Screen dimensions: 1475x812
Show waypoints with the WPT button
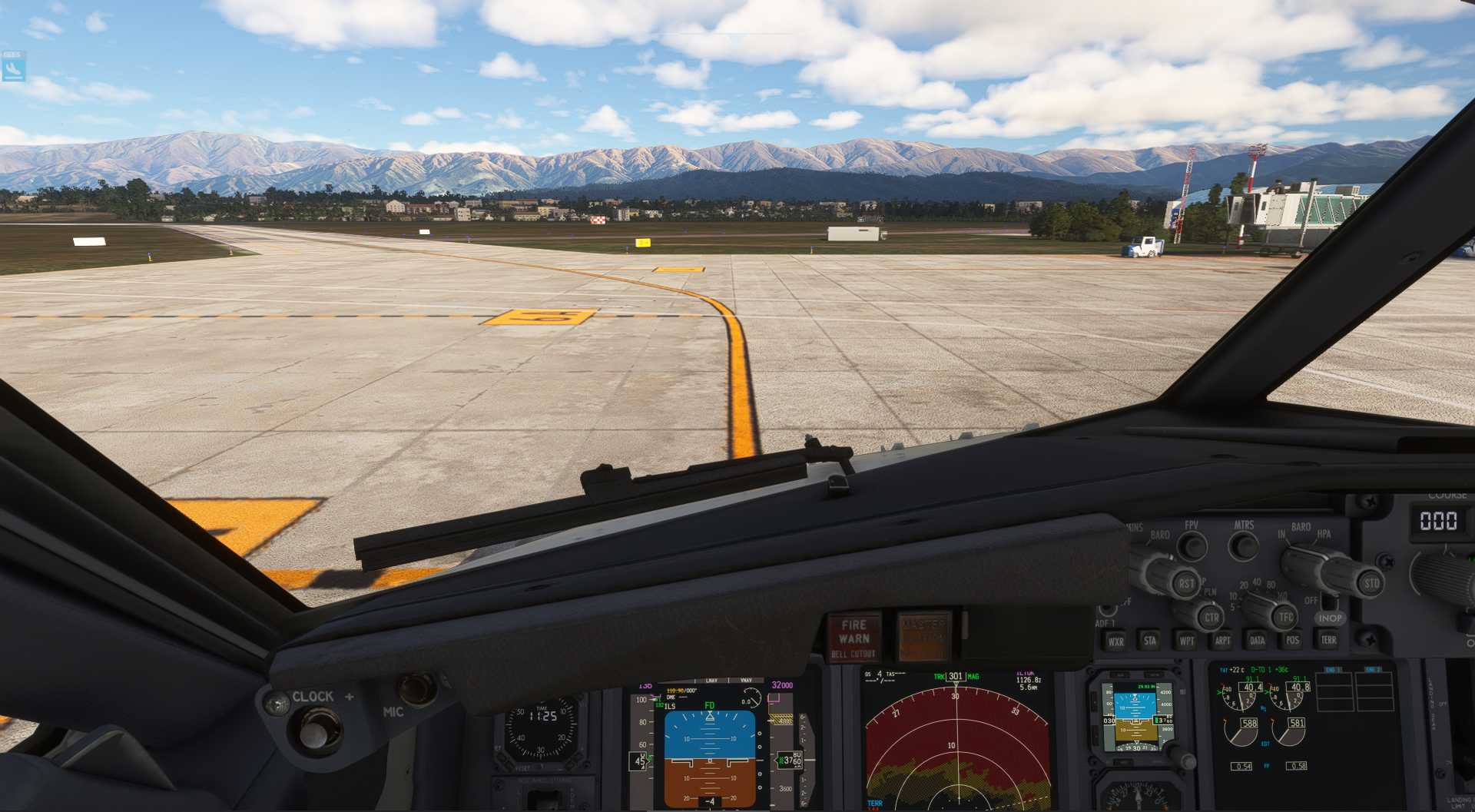coord(1187,641)
